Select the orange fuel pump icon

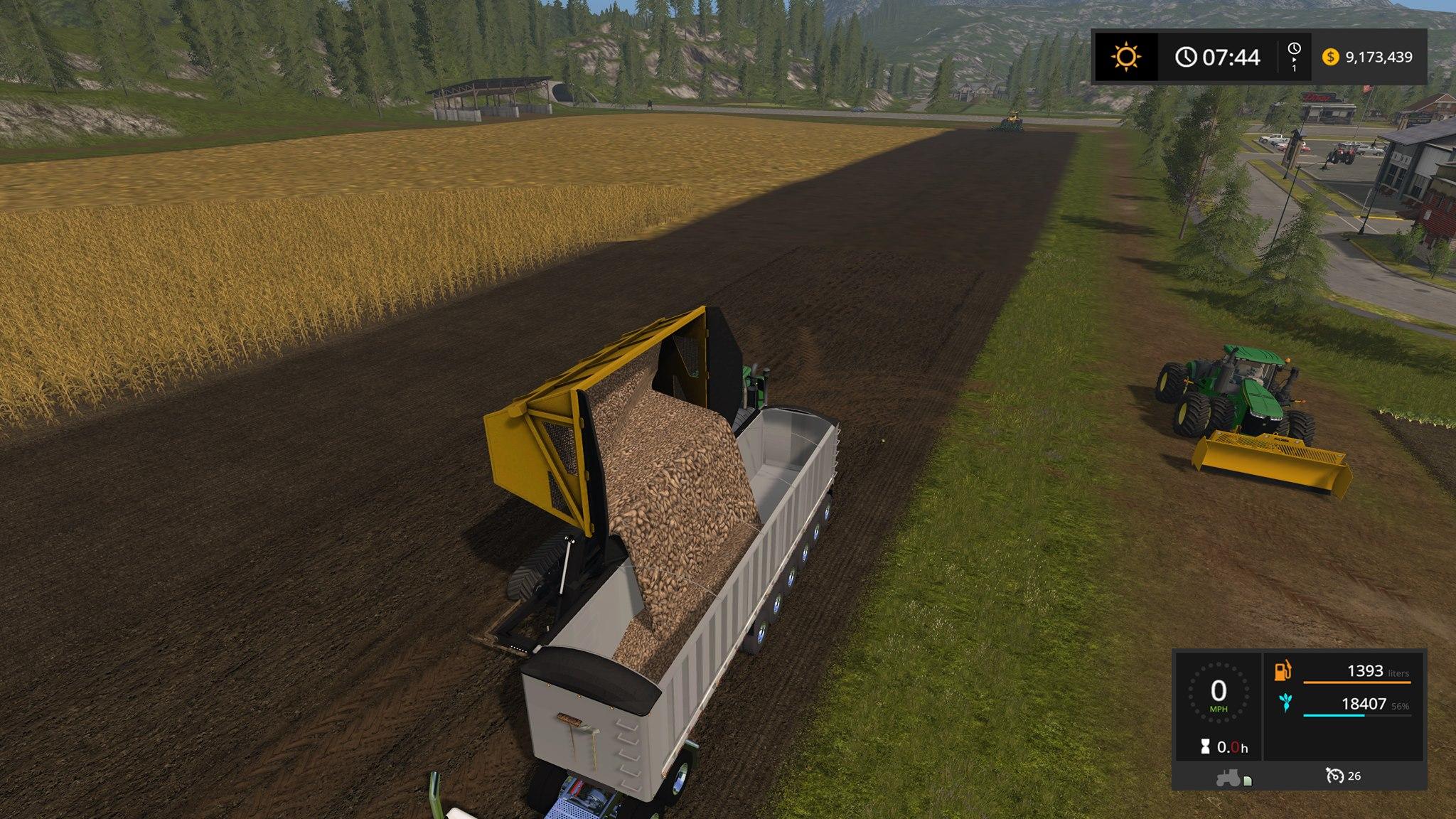point(1283,671)
